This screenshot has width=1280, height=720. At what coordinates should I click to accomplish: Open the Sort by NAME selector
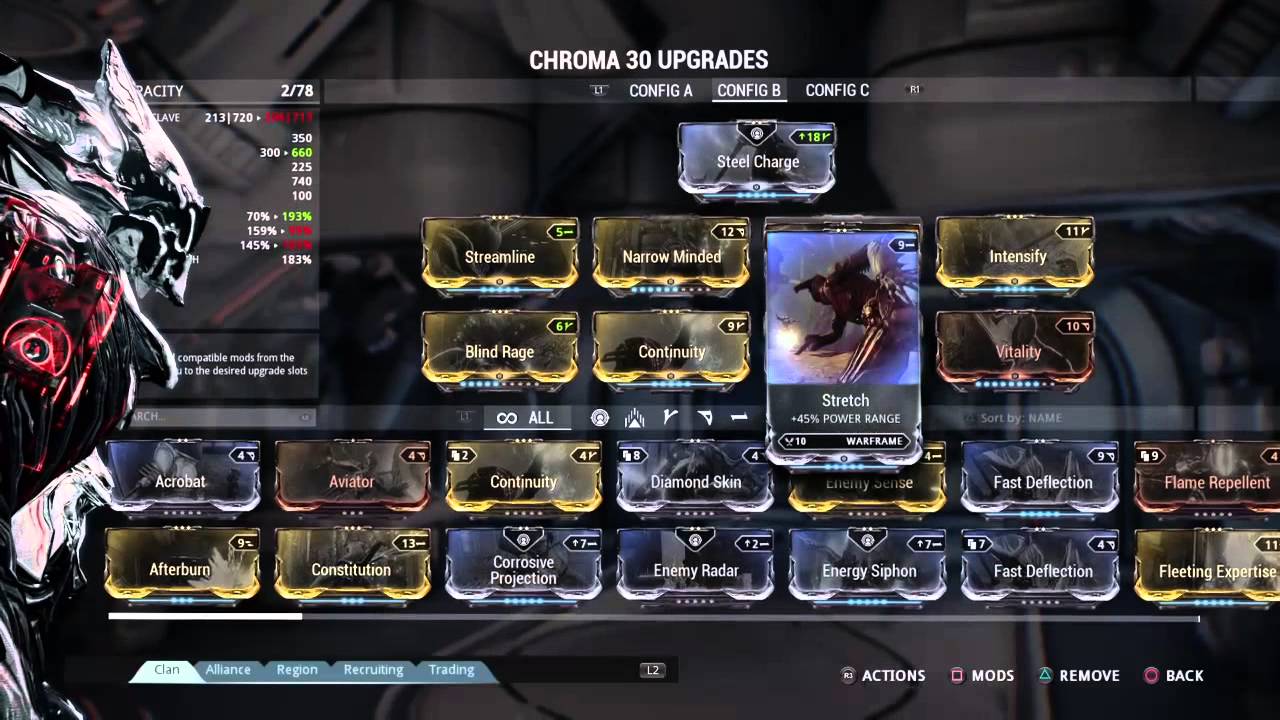coord(1020,418)
